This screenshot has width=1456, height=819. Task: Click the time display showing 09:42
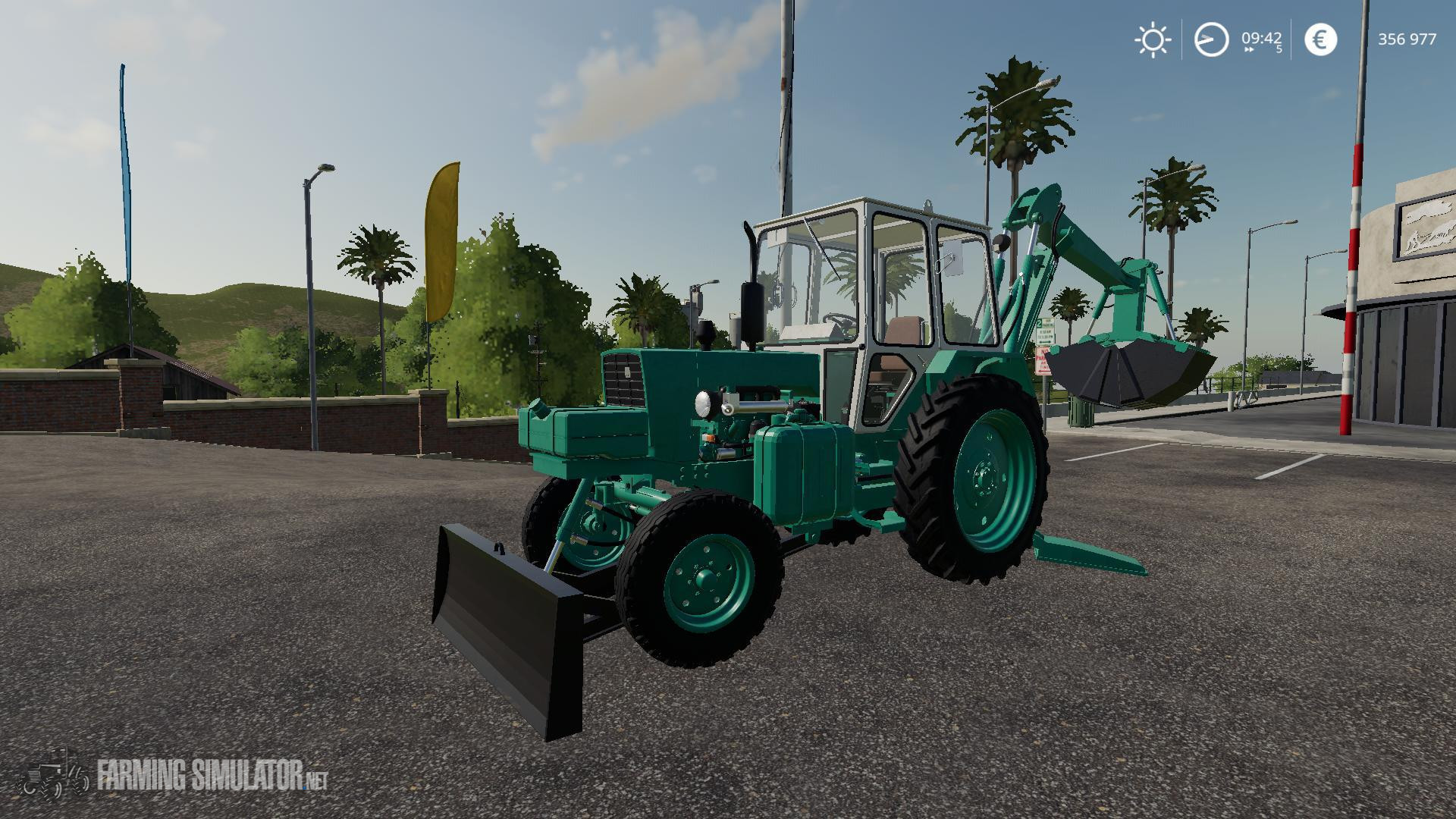(x=1260, y=36)
